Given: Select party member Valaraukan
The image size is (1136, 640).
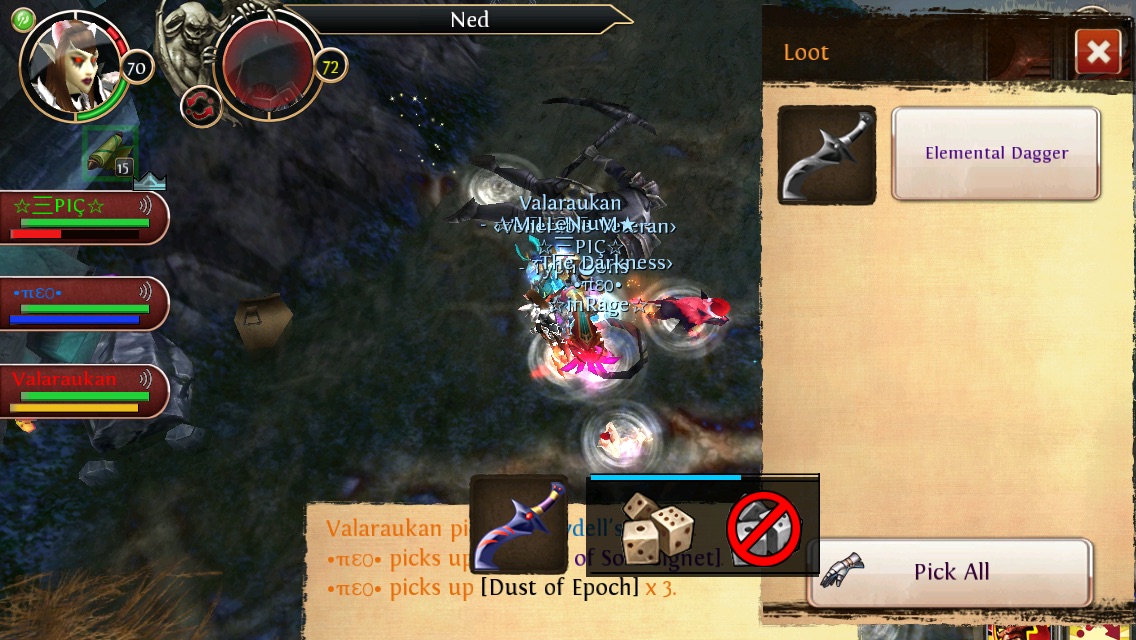Looking at the screenshot, I should 82,391.
